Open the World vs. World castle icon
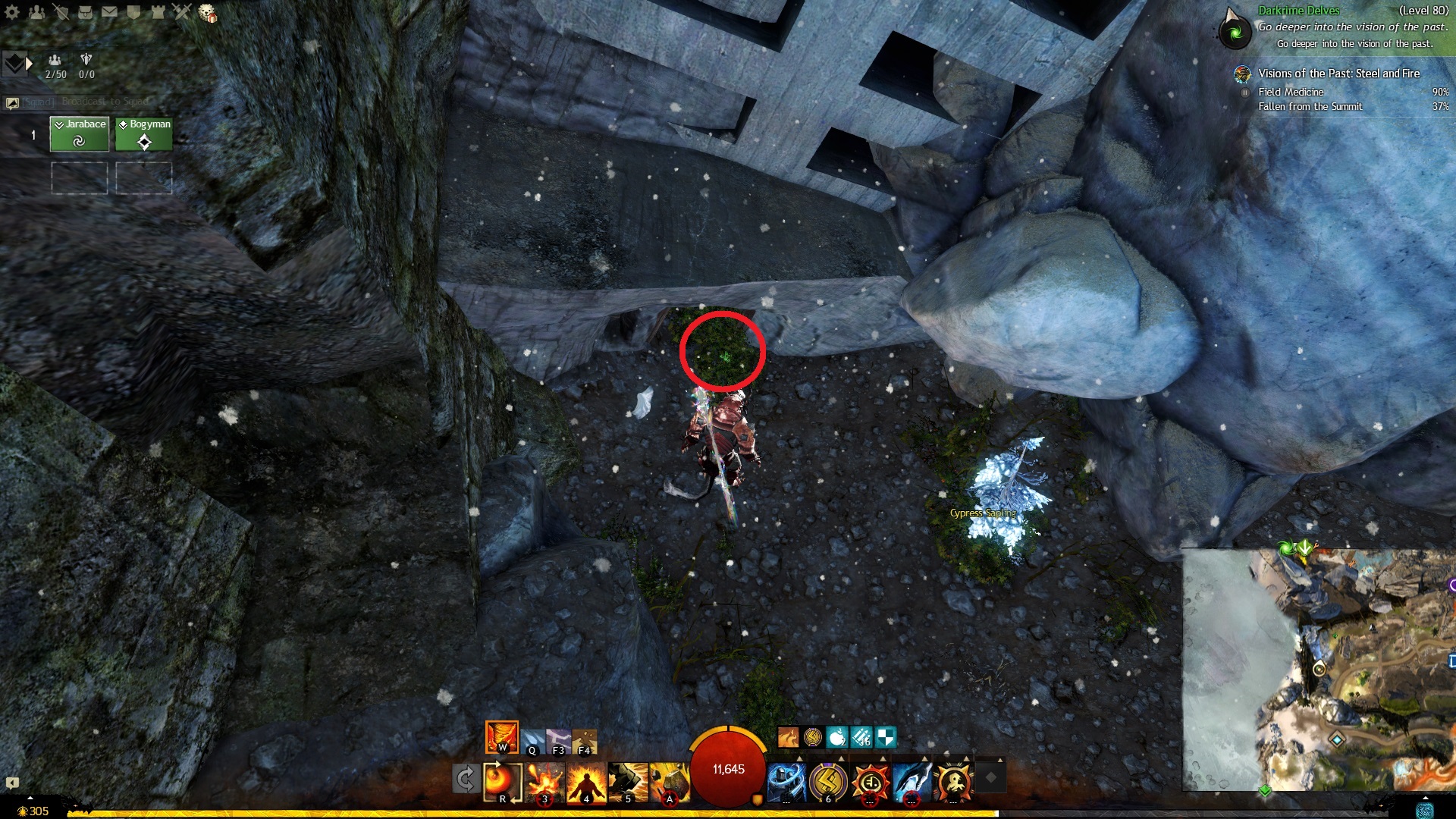Viewport: 1456px width, 819px height. click(158, 11)
